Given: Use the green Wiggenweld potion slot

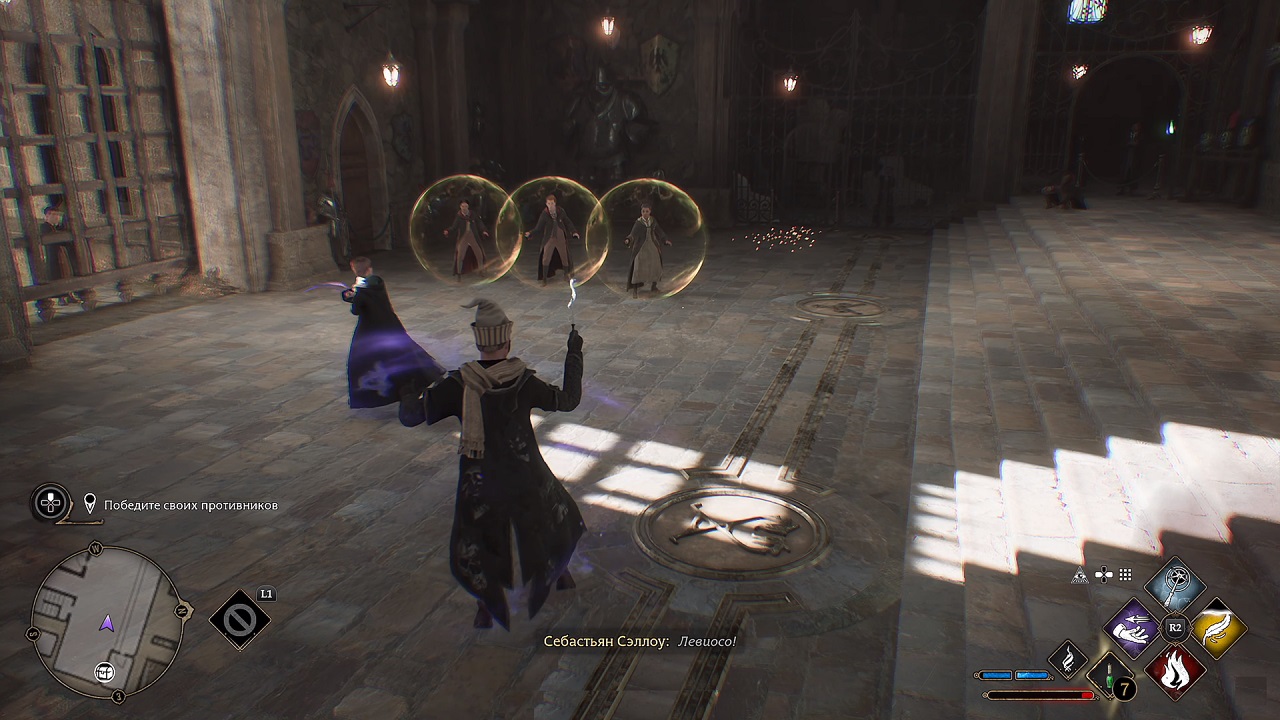Looking at the screenshot, I should coord(1110,674).
